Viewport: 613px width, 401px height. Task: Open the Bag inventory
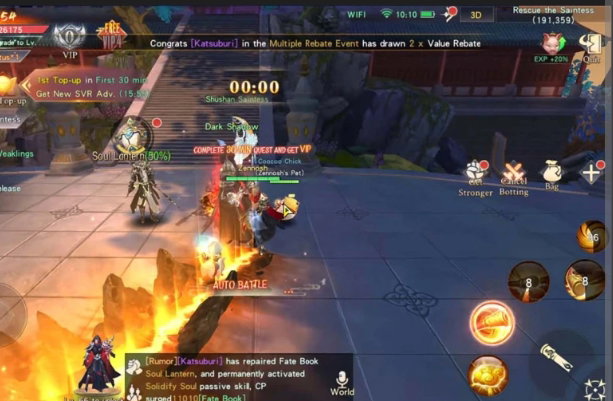point(551,174)
